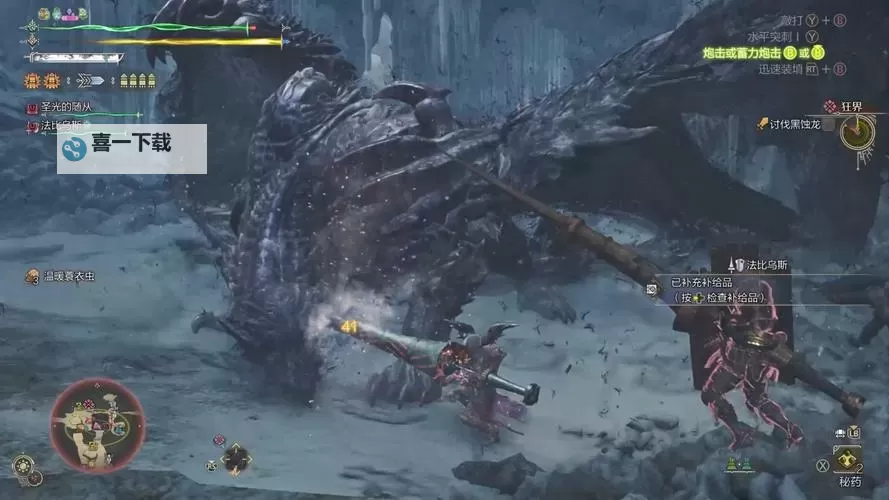Click the 狂界 status label

(848, 106)
